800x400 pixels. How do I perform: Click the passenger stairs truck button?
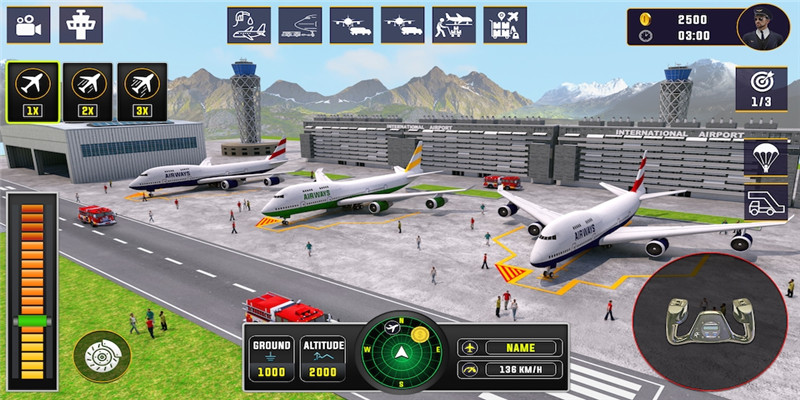(x=765, y=201)
